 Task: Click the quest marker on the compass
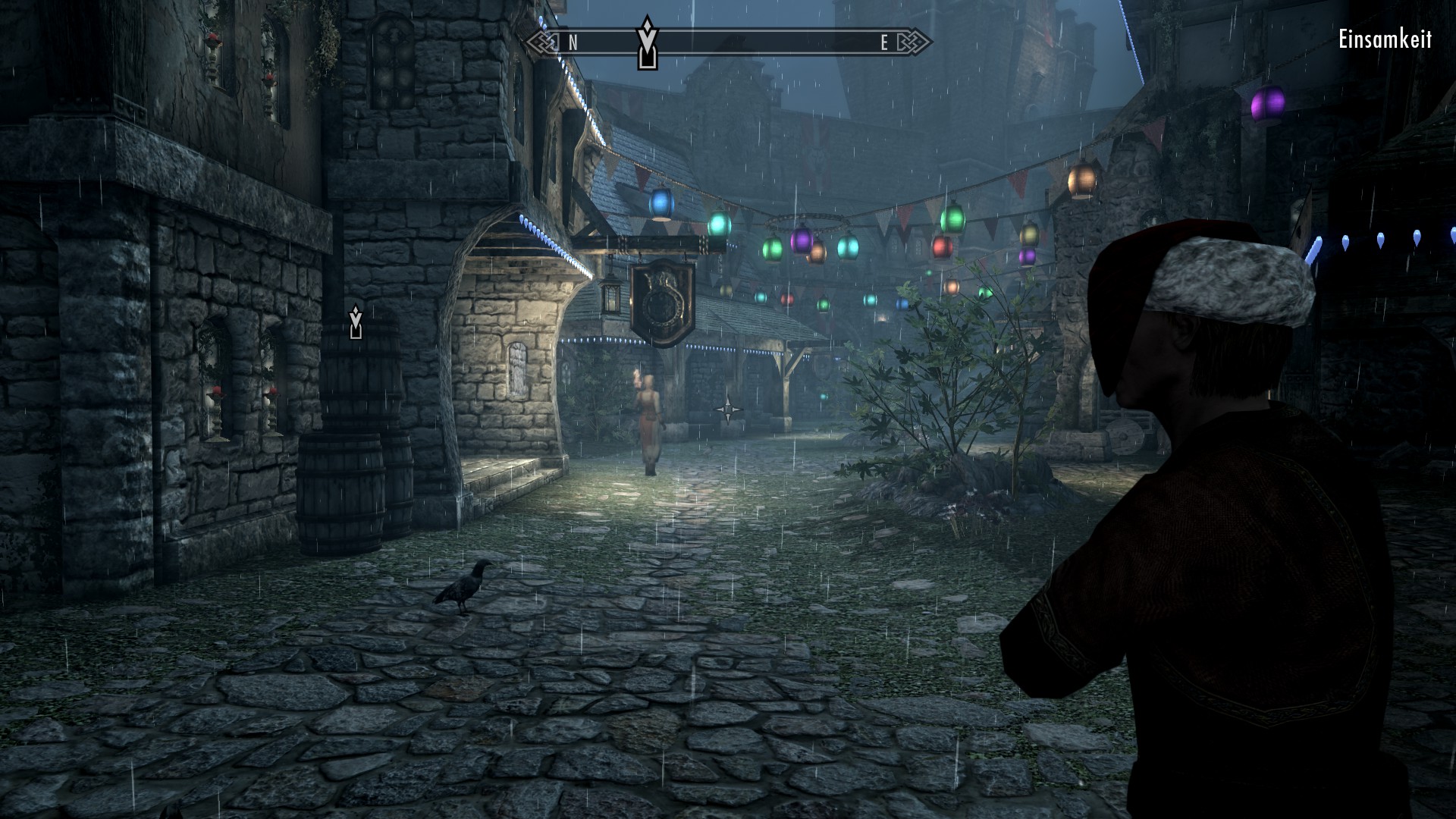(646, 43)
